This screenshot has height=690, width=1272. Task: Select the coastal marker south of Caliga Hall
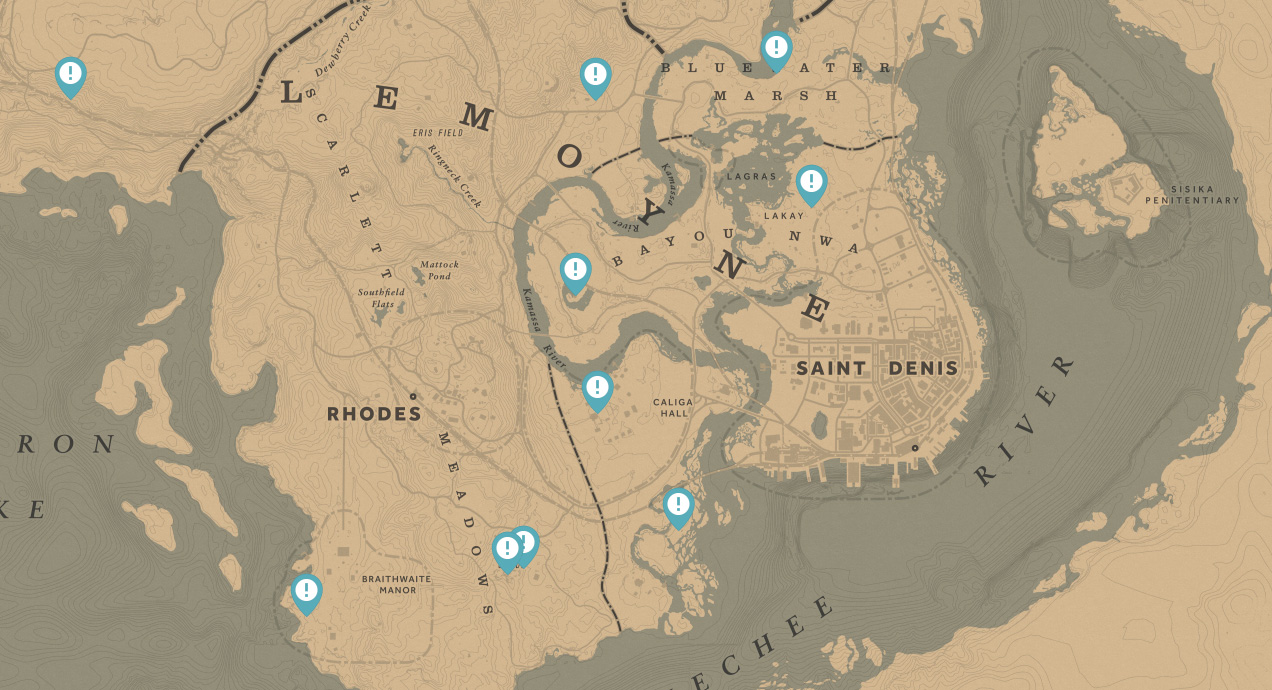[678, 505]
